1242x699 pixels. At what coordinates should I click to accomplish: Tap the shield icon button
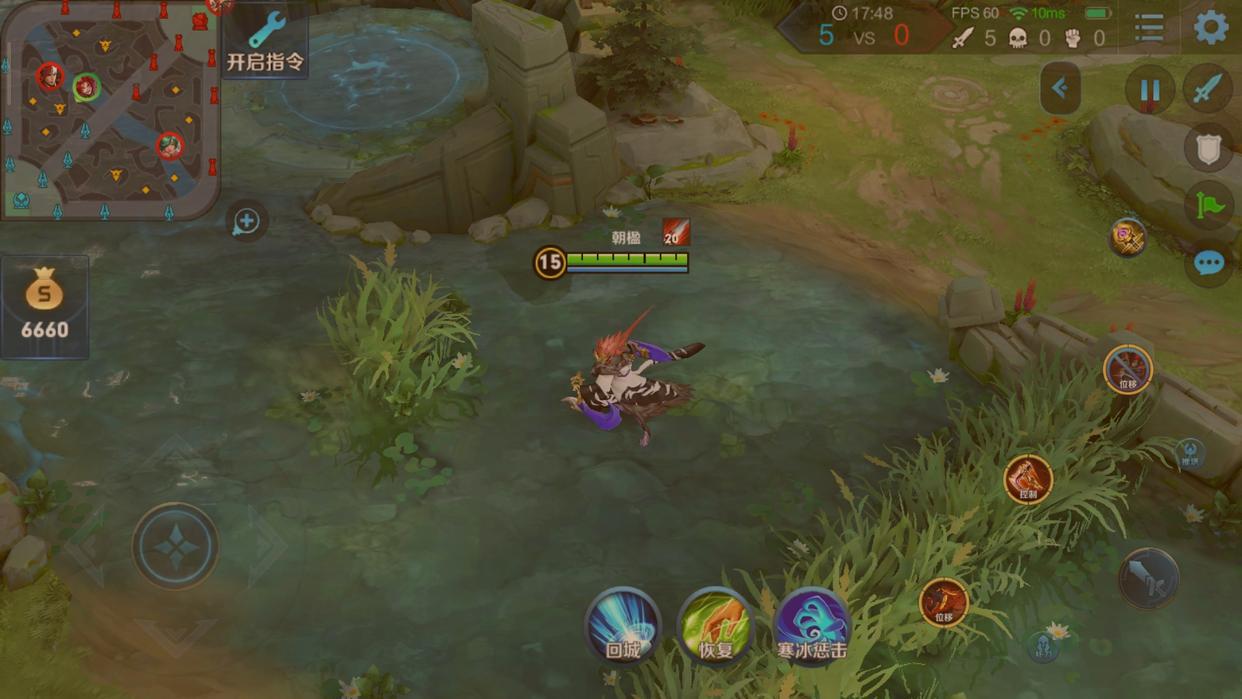[x=1208, y=149]
